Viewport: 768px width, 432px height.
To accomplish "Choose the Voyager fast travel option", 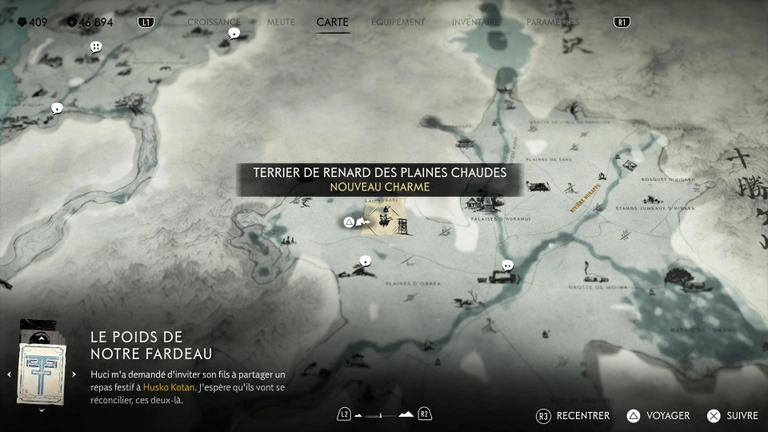I will pyautogui.click(x=659, y=415).
